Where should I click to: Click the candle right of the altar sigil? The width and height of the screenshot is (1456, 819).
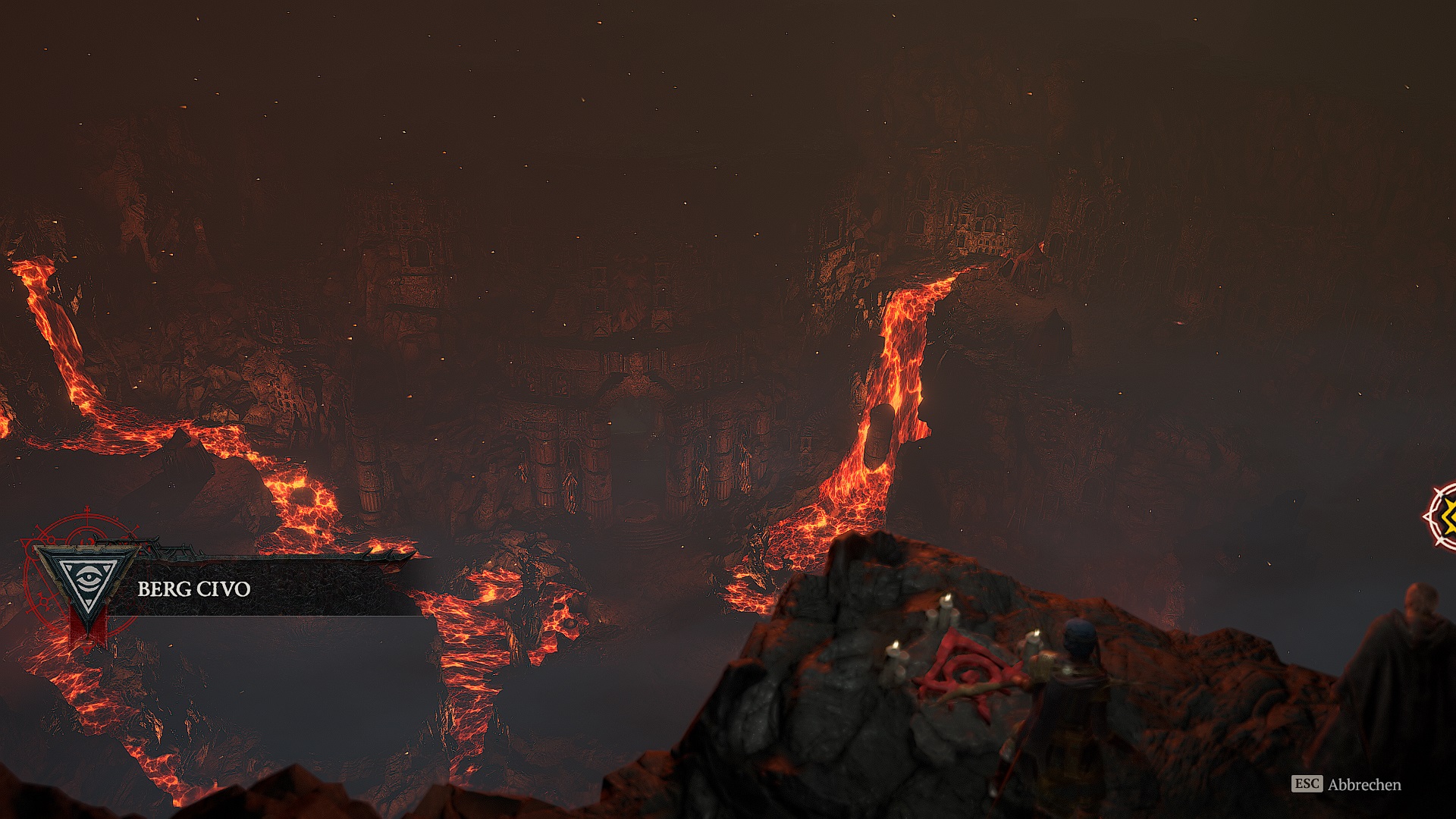pos(1035,637)
